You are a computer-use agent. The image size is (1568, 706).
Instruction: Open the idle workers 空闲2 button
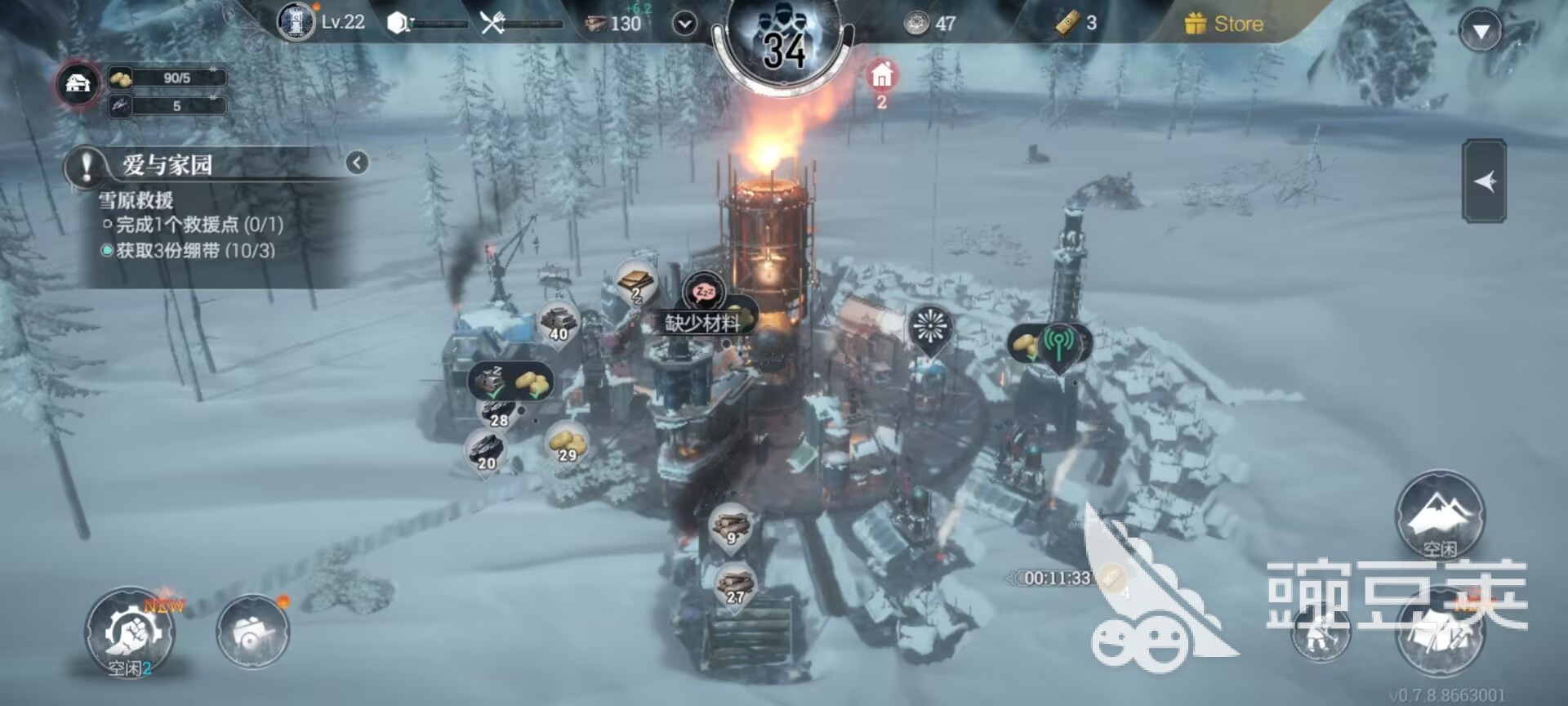click(x=130, y=632)
